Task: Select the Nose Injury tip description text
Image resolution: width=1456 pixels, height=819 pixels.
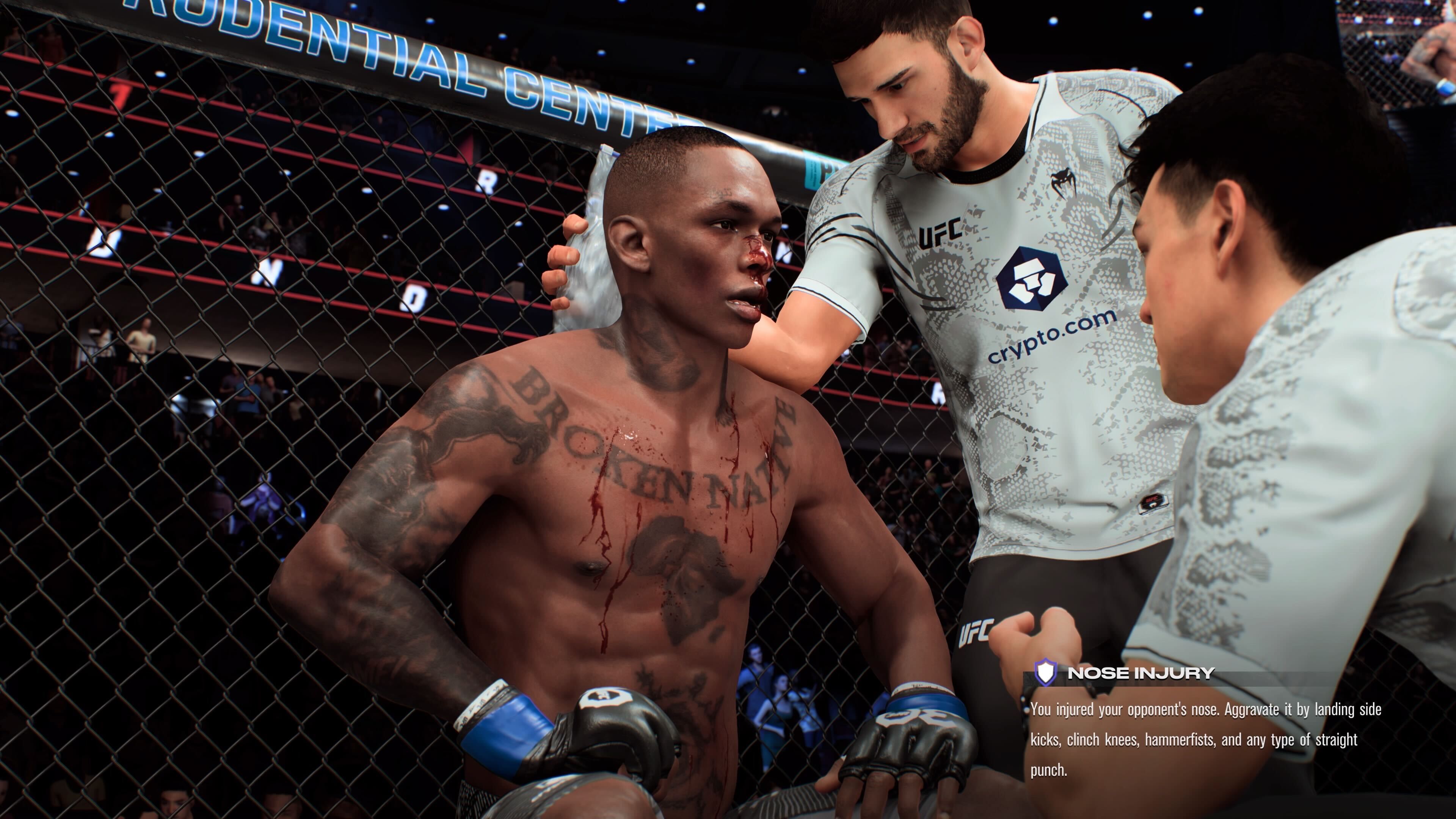Action: coord(1205,739)
